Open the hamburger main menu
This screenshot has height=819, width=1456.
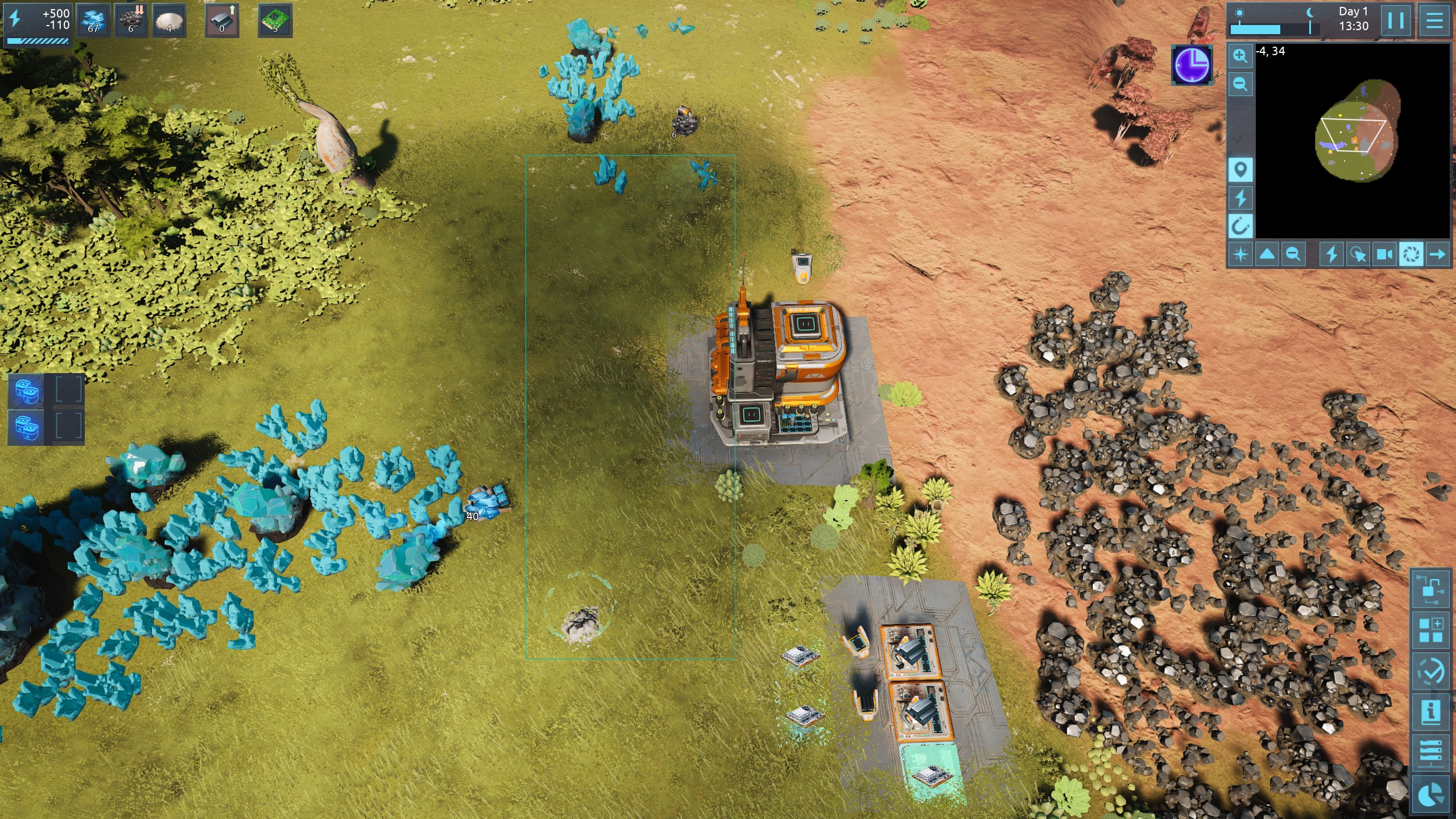coord(1434,20)
